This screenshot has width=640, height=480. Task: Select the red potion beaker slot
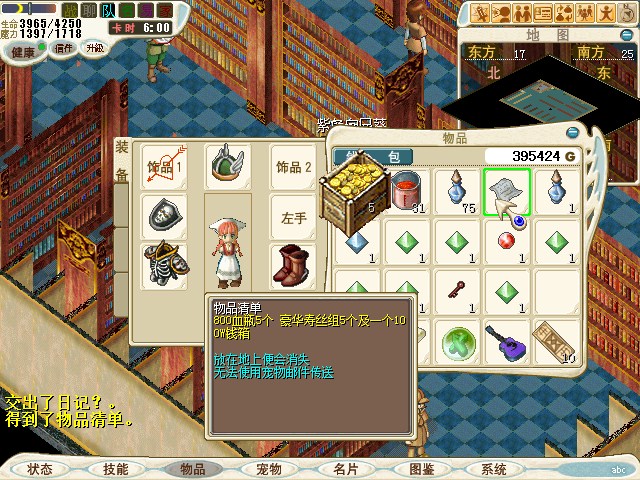coord(408,190)
